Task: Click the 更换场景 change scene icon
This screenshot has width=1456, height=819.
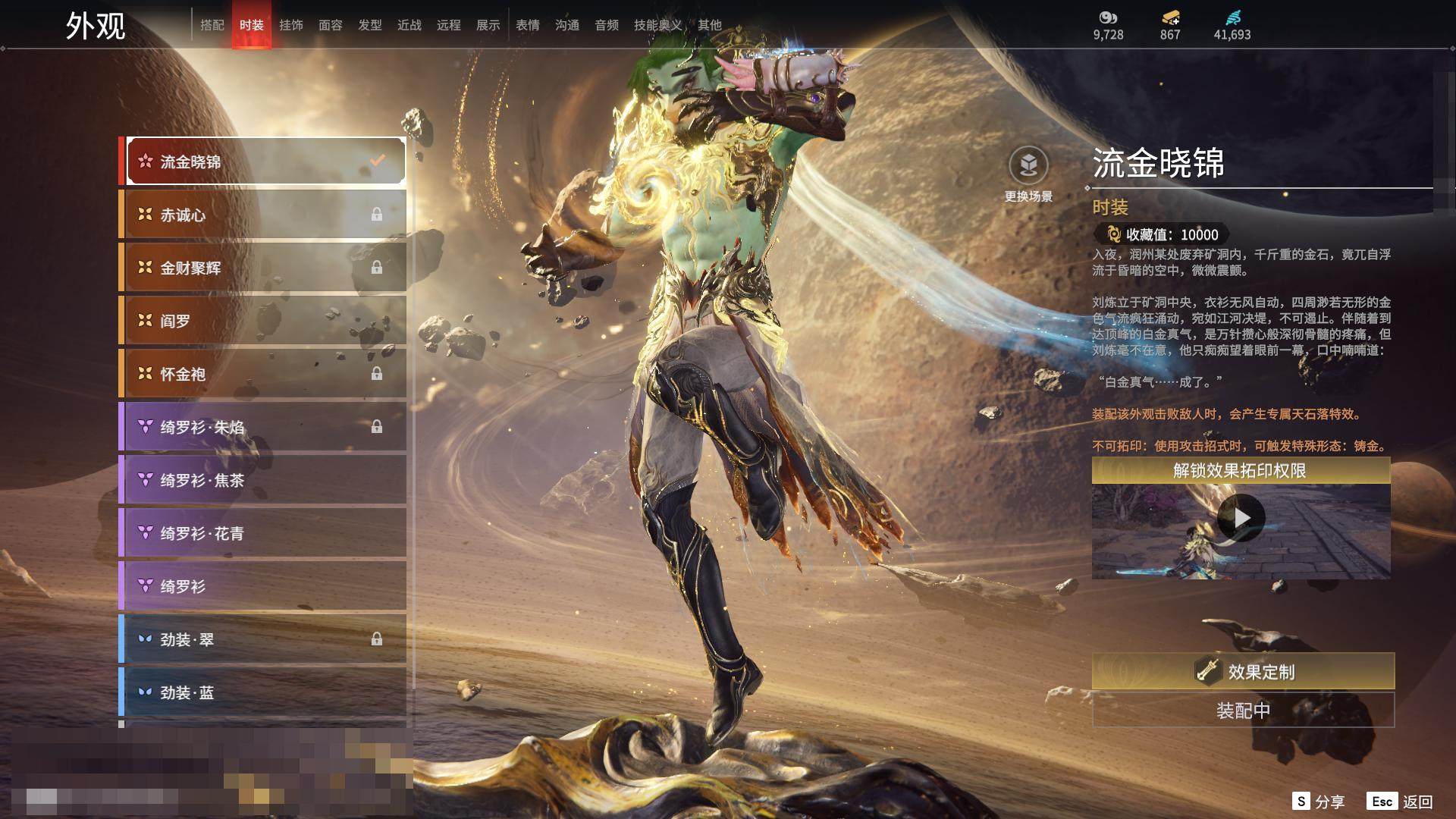Action: (1028, 166)
